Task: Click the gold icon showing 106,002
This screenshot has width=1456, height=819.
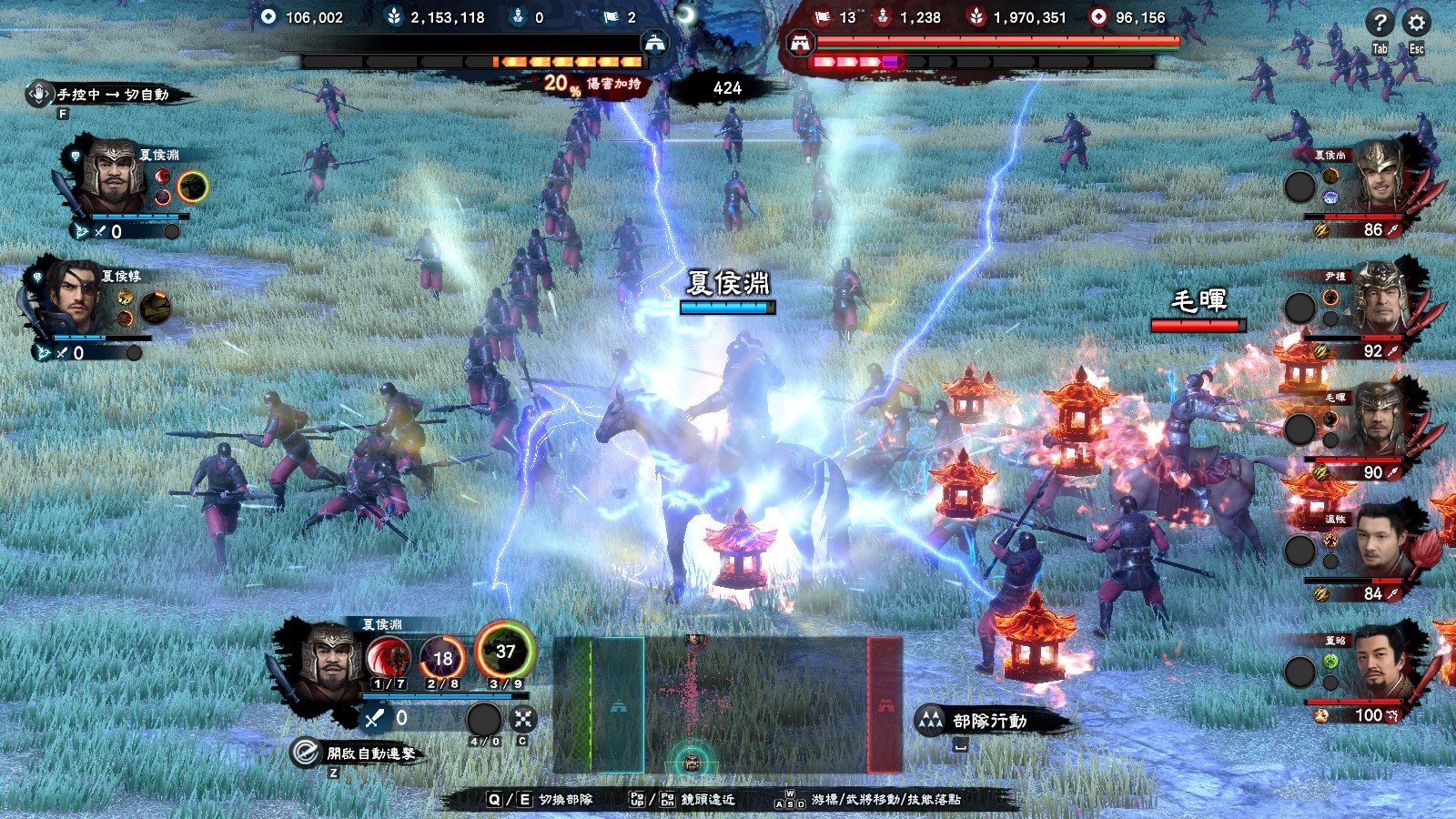Action: pyautogui.click(x=267, y=15)
